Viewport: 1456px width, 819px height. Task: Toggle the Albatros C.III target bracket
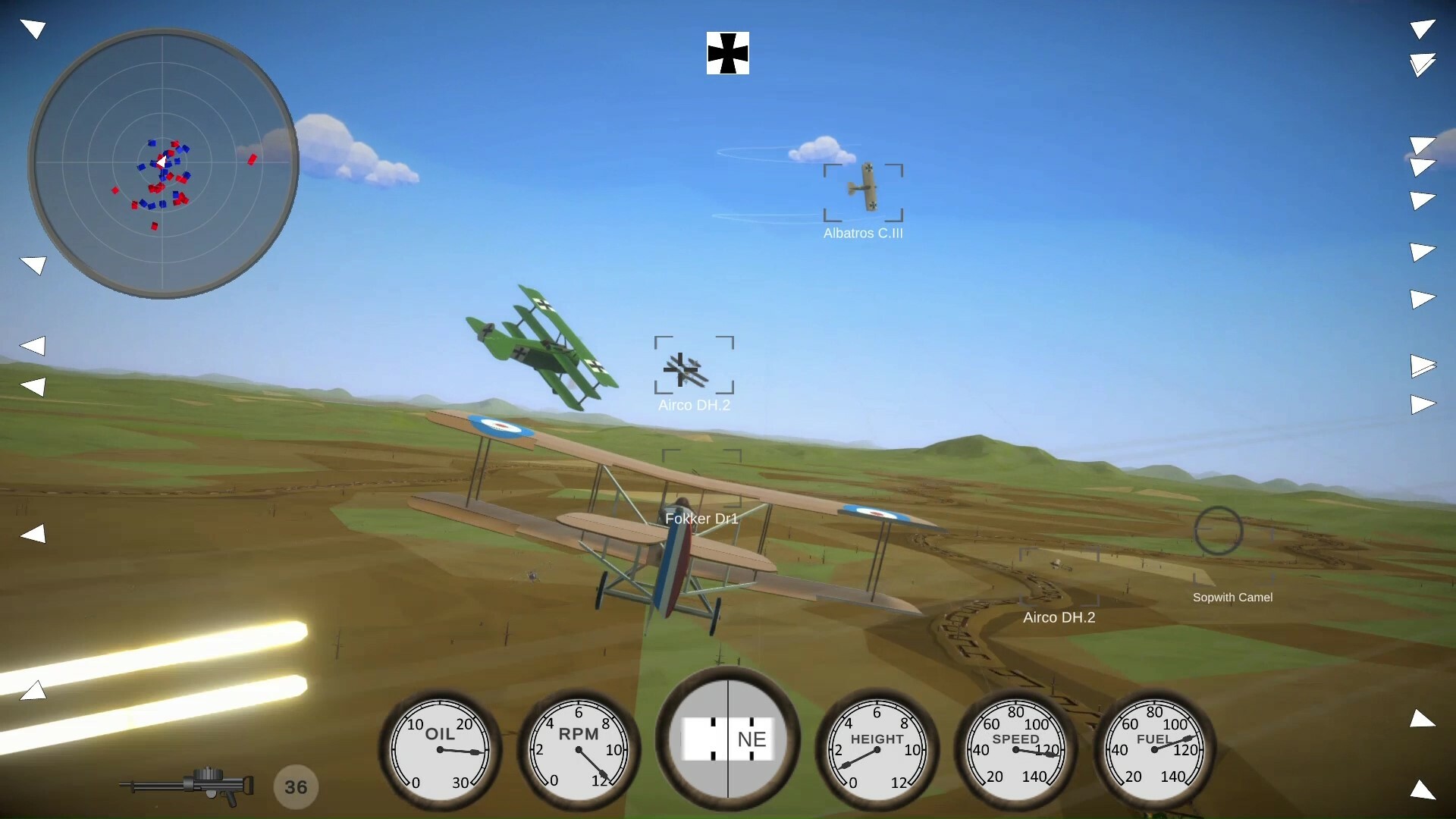click(x=864, y=192)
